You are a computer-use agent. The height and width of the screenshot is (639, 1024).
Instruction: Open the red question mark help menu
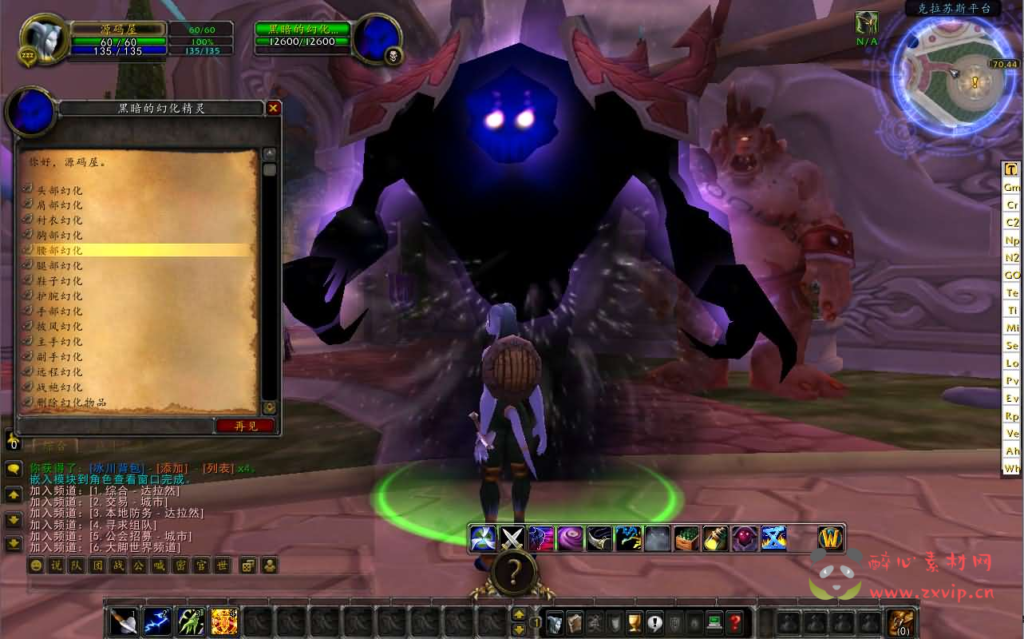[735, 621]
